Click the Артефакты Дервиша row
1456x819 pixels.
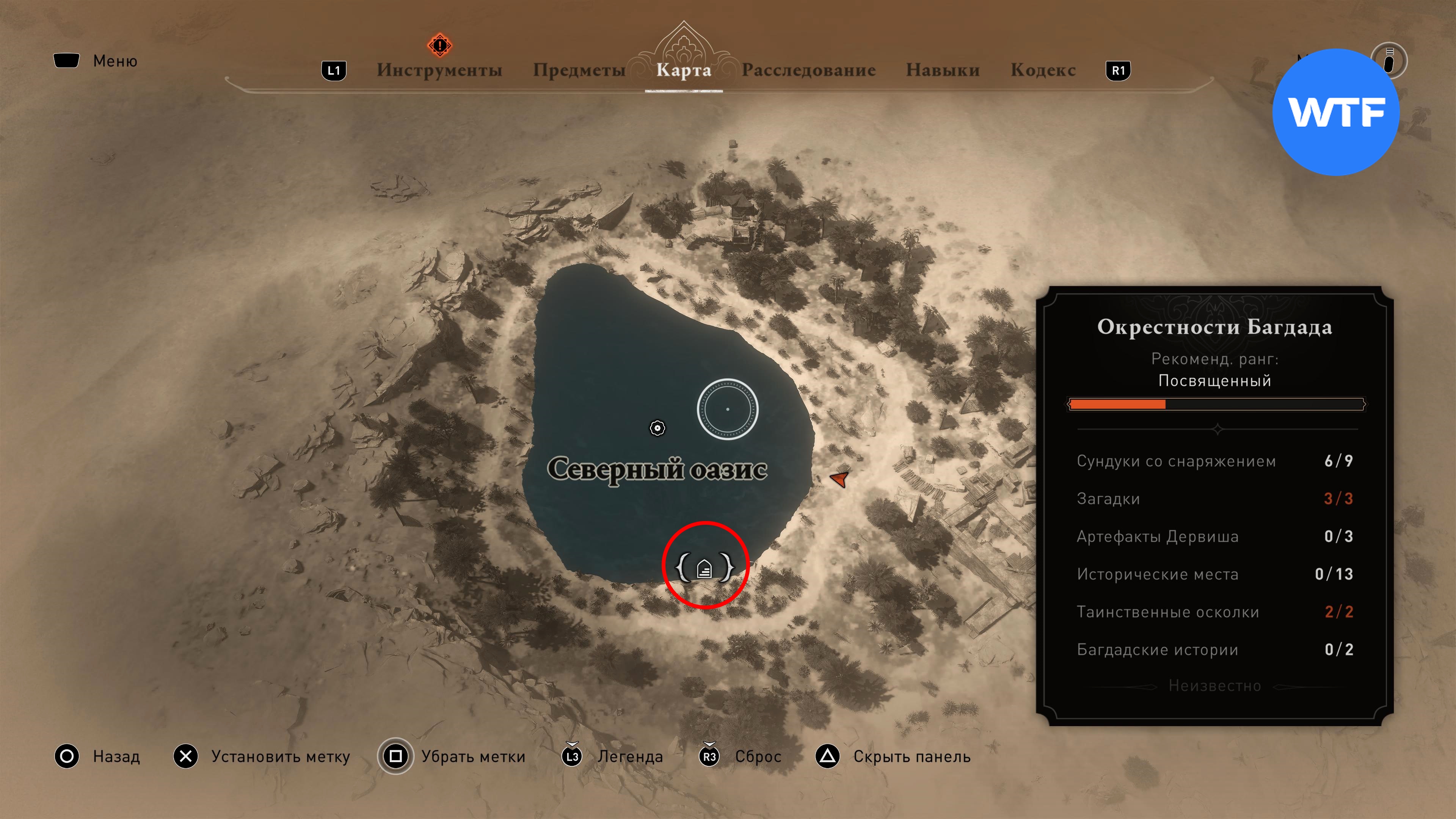[1214, 537]
